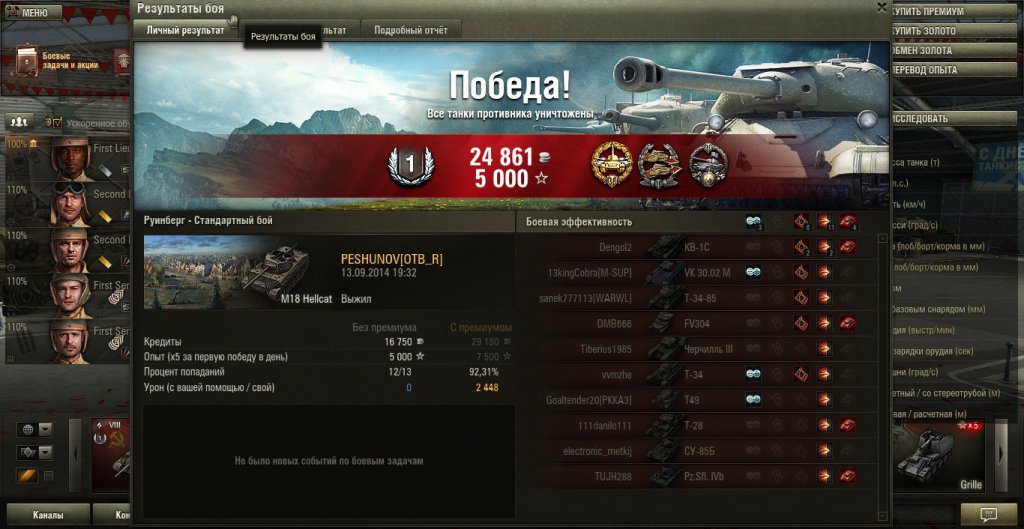Close the battle results window
Screen dimensions: 1024x529
[x=881, y=7]
